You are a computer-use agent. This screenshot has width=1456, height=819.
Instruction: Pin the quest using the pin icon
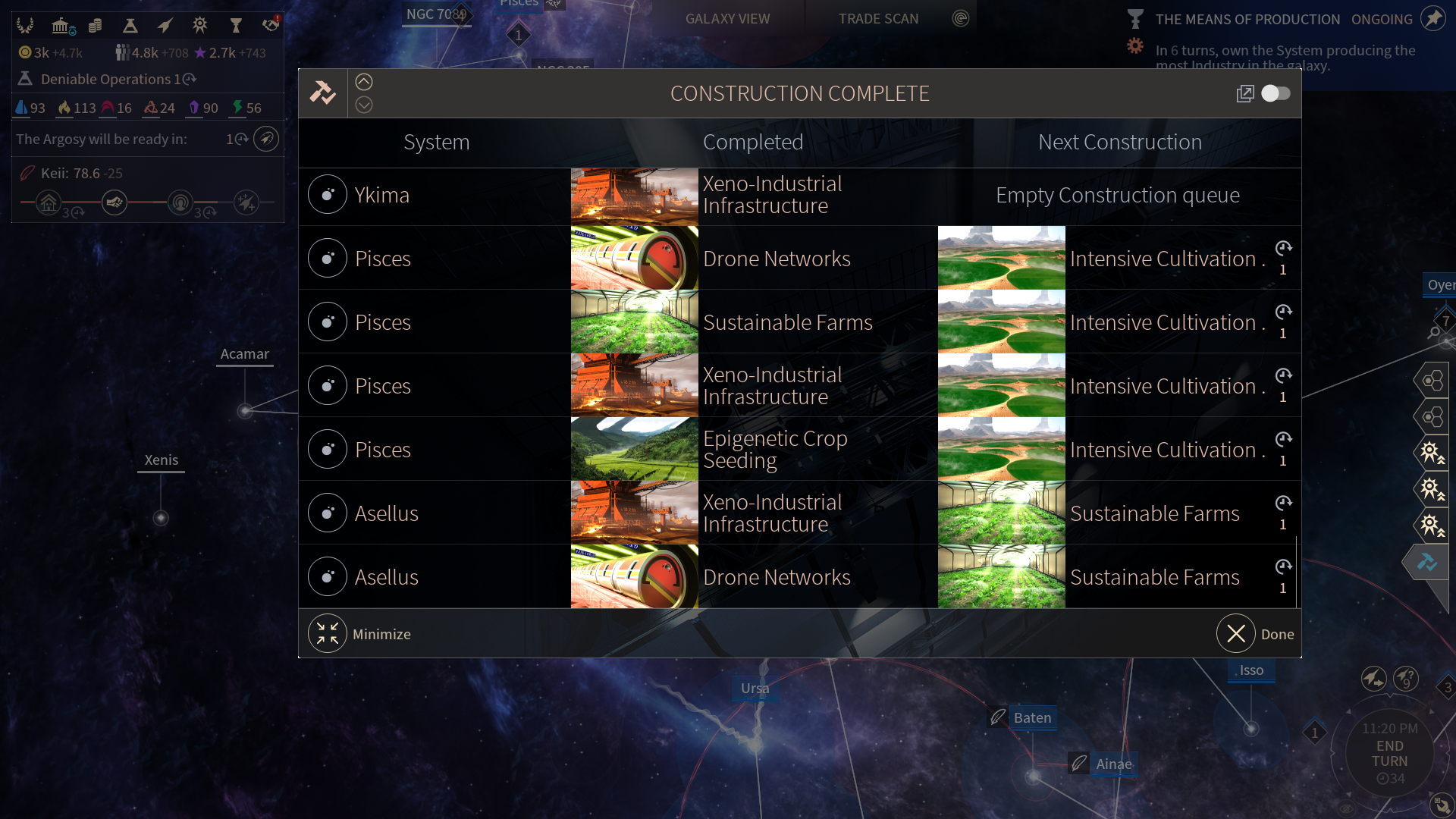pyautogui.click(x=1432, y=19)
